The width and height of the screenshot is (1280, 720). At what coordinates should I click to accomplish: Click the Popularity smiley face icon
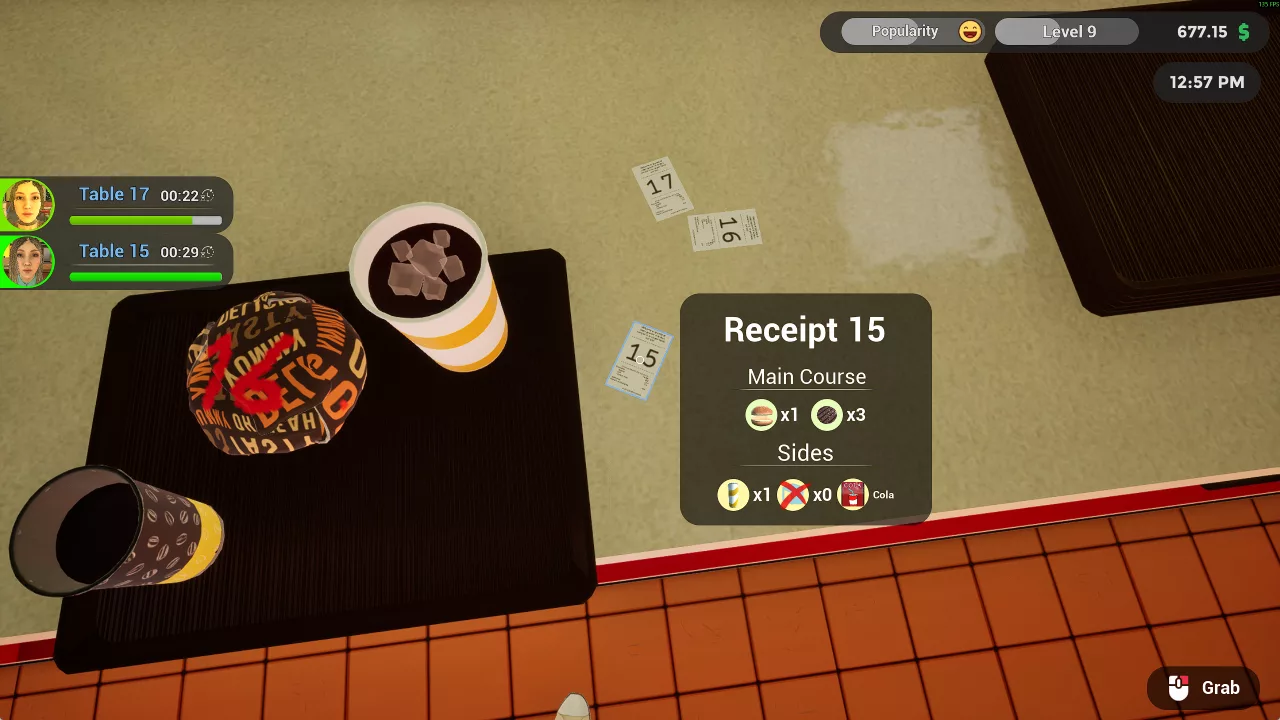click(x=969, y=32)
